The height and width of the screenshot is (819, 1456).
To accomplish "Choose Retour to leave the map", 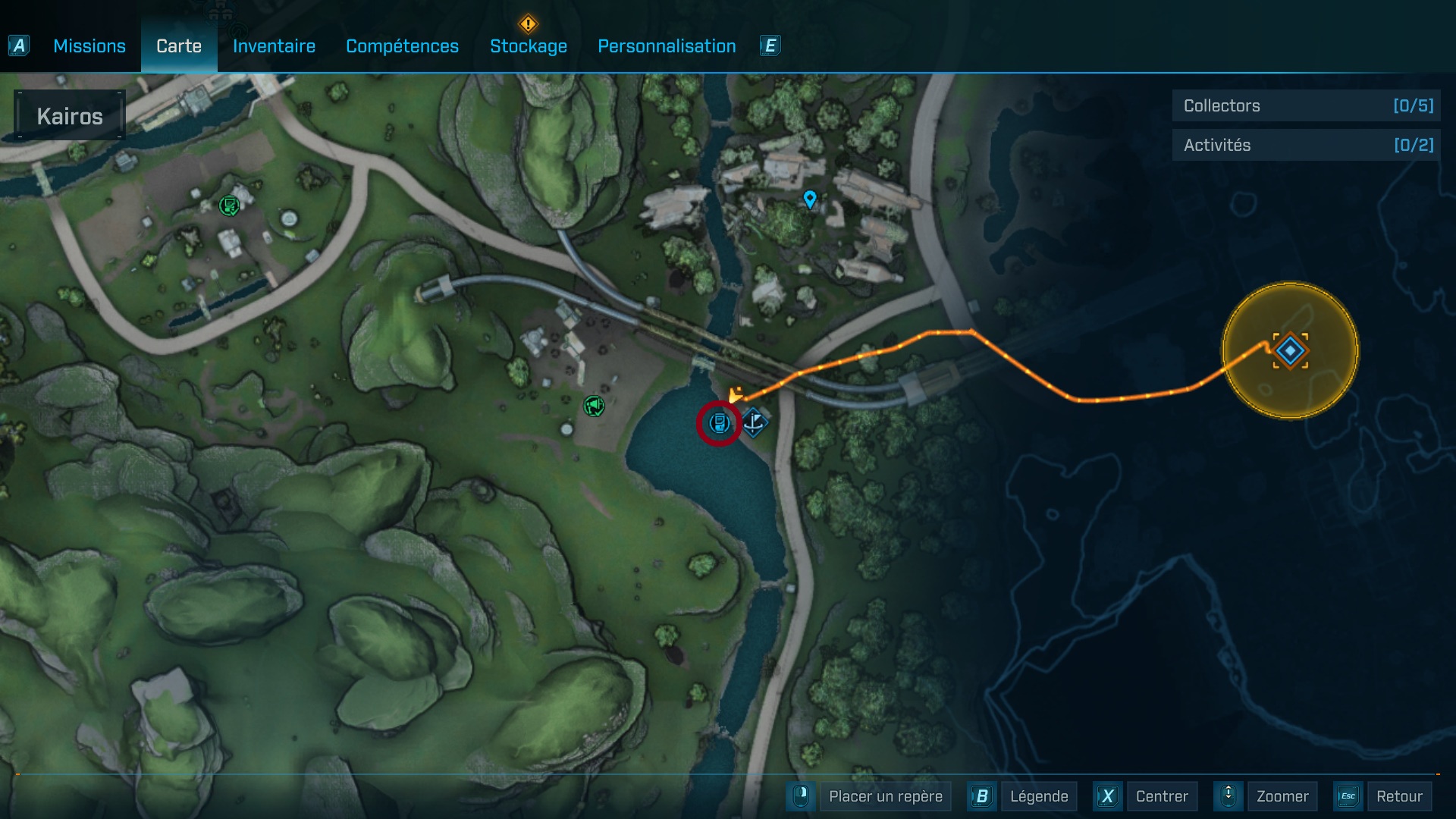I will click(x=1399, y=796).
